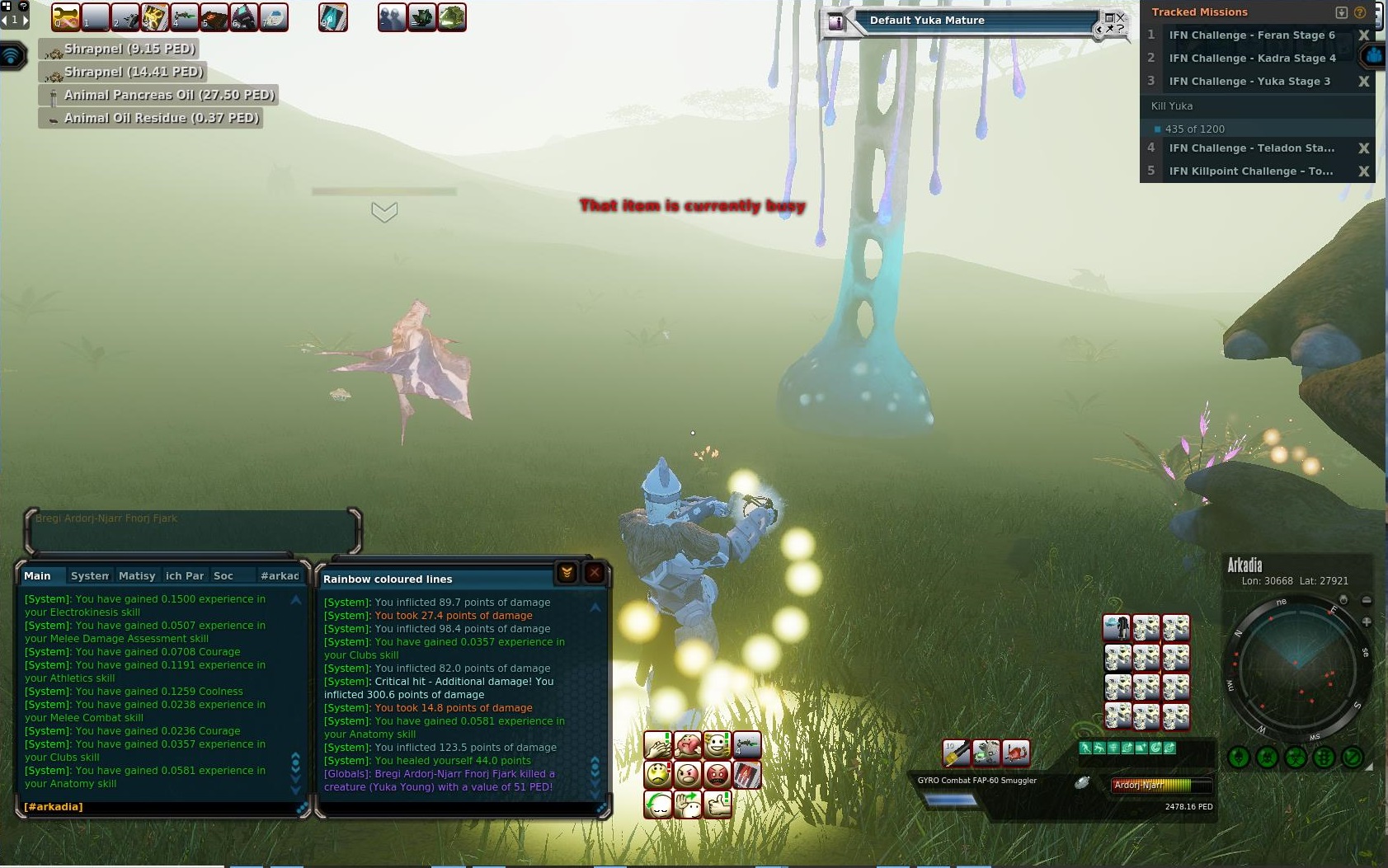The height and width of the screenshot is (868, 1388).
Task: Open the #arkad chat tab
Action: [x=280, y=576]
